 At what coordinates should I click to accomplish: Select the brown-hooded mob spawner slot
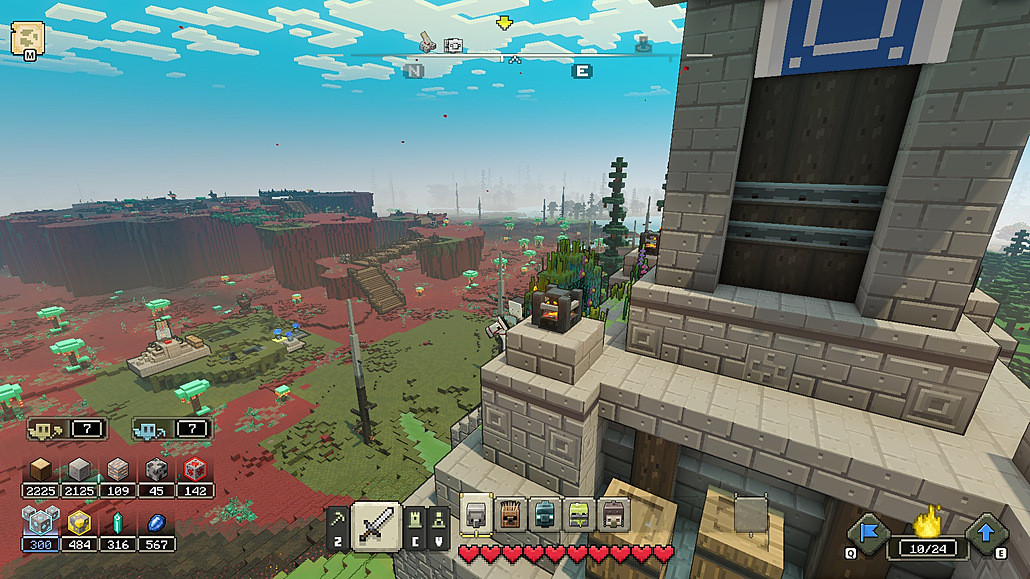point(613,514)
